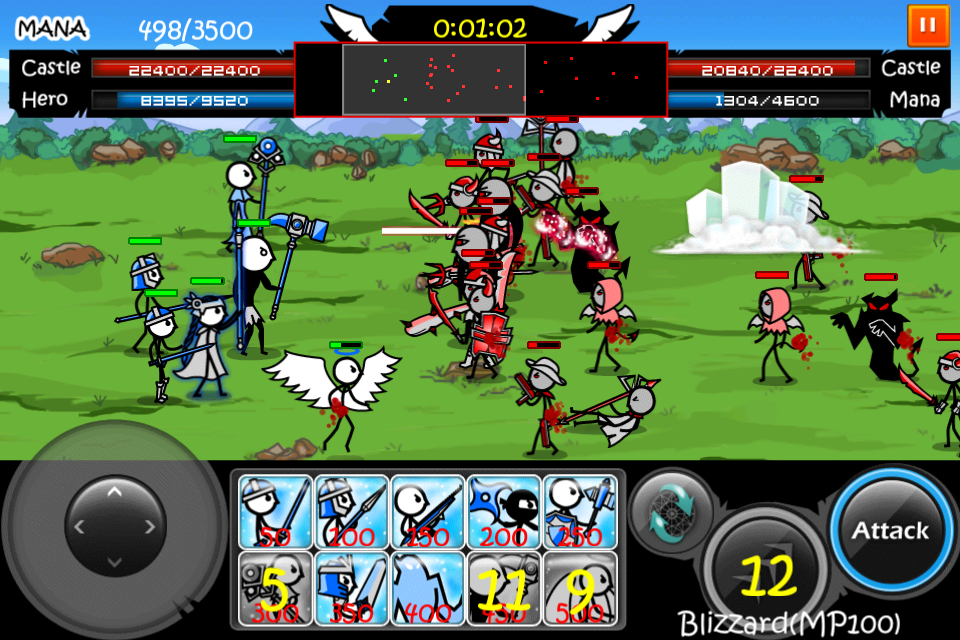Image resolution: width=960 pixels, height=640 pixels.
Task: Summon the 200-mana ninja with shuriken
Action: tap(503, 511)
